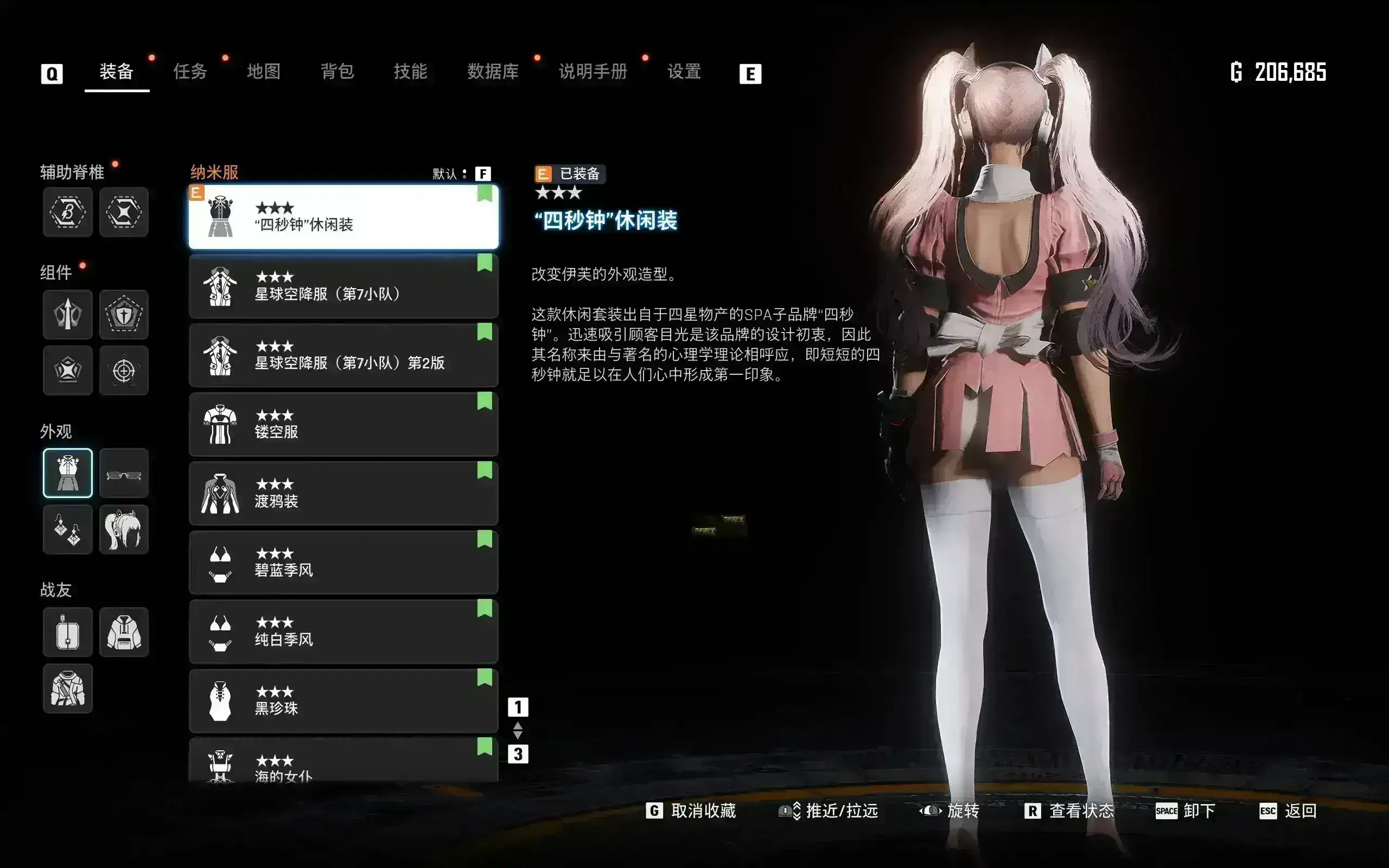Open the first 辅助脊椎 slot icon
The height and width of the screenshot is (868, 1389).
(68, 213)
